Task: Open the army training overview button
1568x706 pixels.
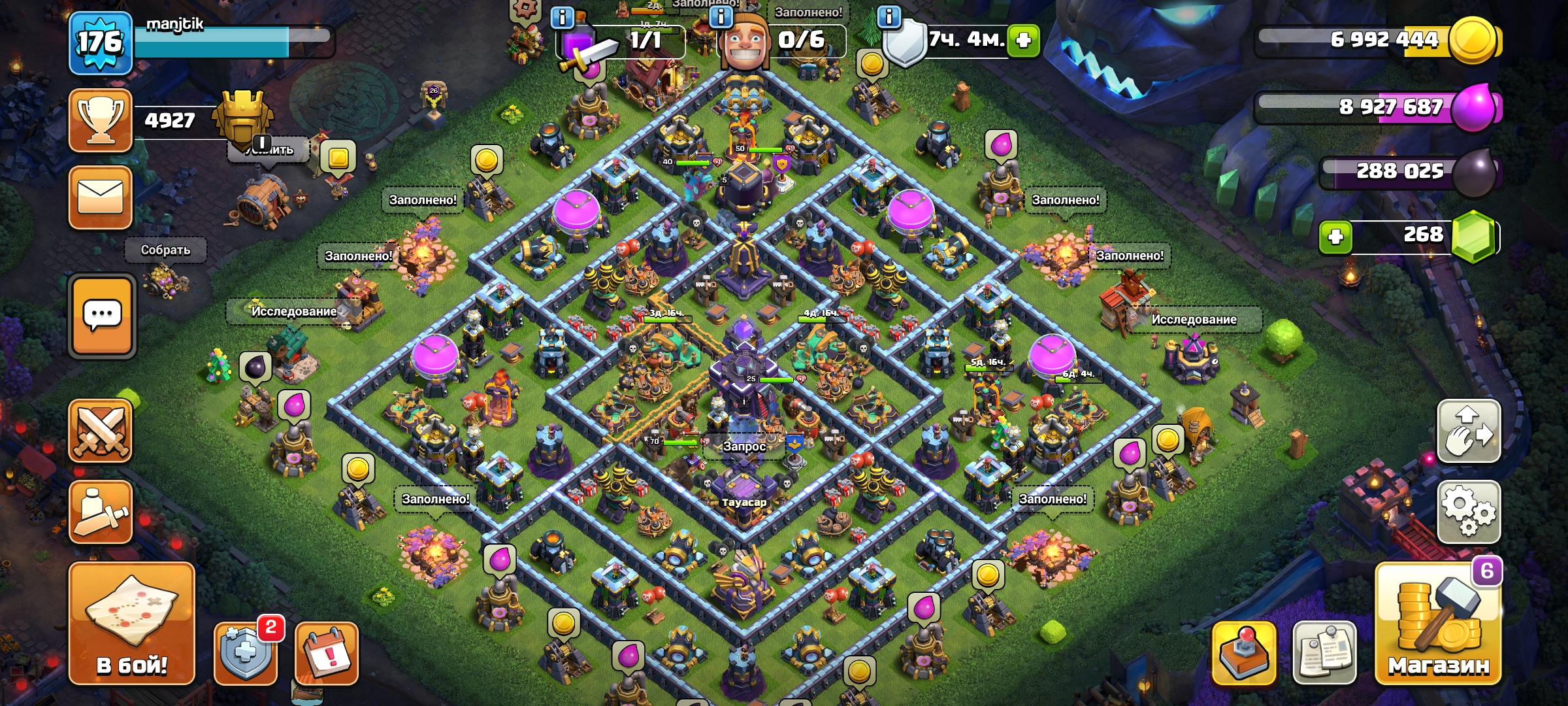Action: [101, 512]
